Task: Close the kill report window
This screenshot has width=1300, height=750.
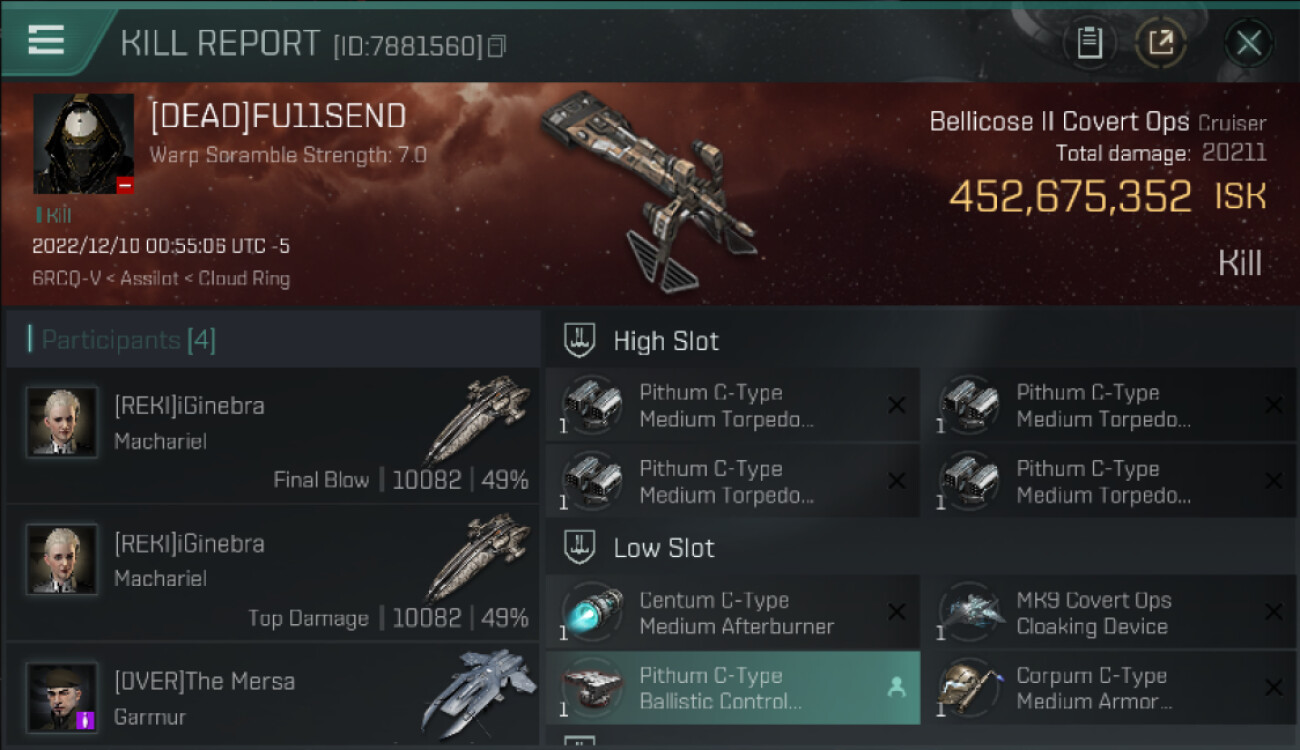Action: [x=1248, y=43]
